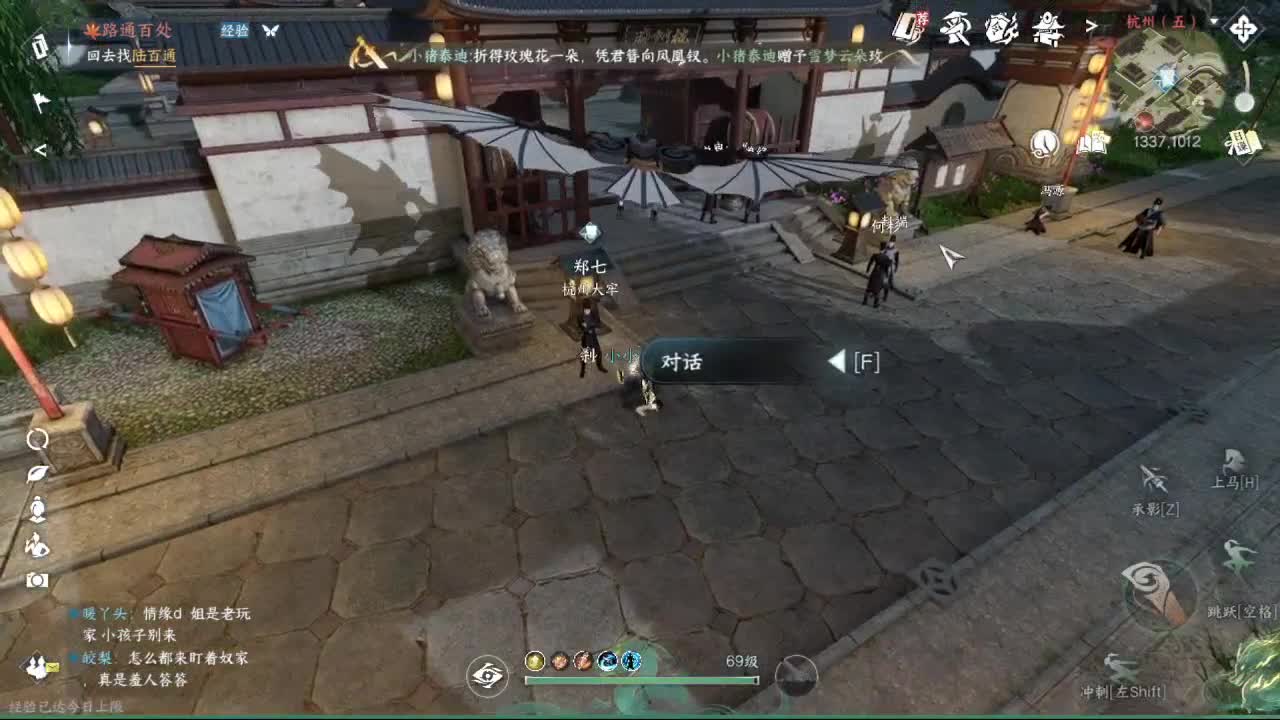The width and height of the screenshot is (1280, 720).
Task: Toggle the 经验 experience tag next to the quest tracker
Action: 237,32
